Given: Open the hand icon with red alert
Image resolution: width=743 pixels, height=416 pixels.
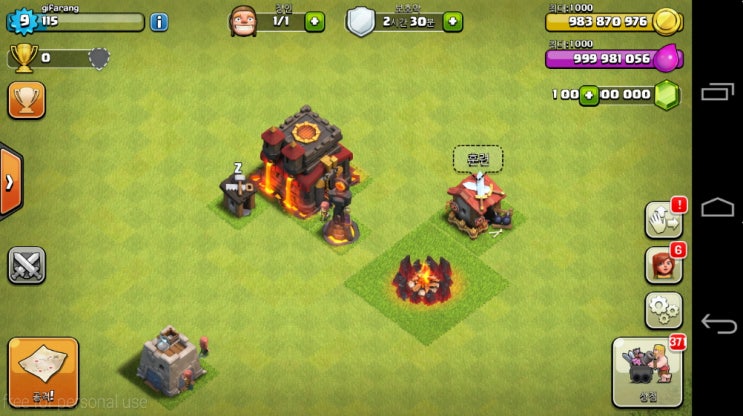Looking at the screenshot, I should (663, 219).
